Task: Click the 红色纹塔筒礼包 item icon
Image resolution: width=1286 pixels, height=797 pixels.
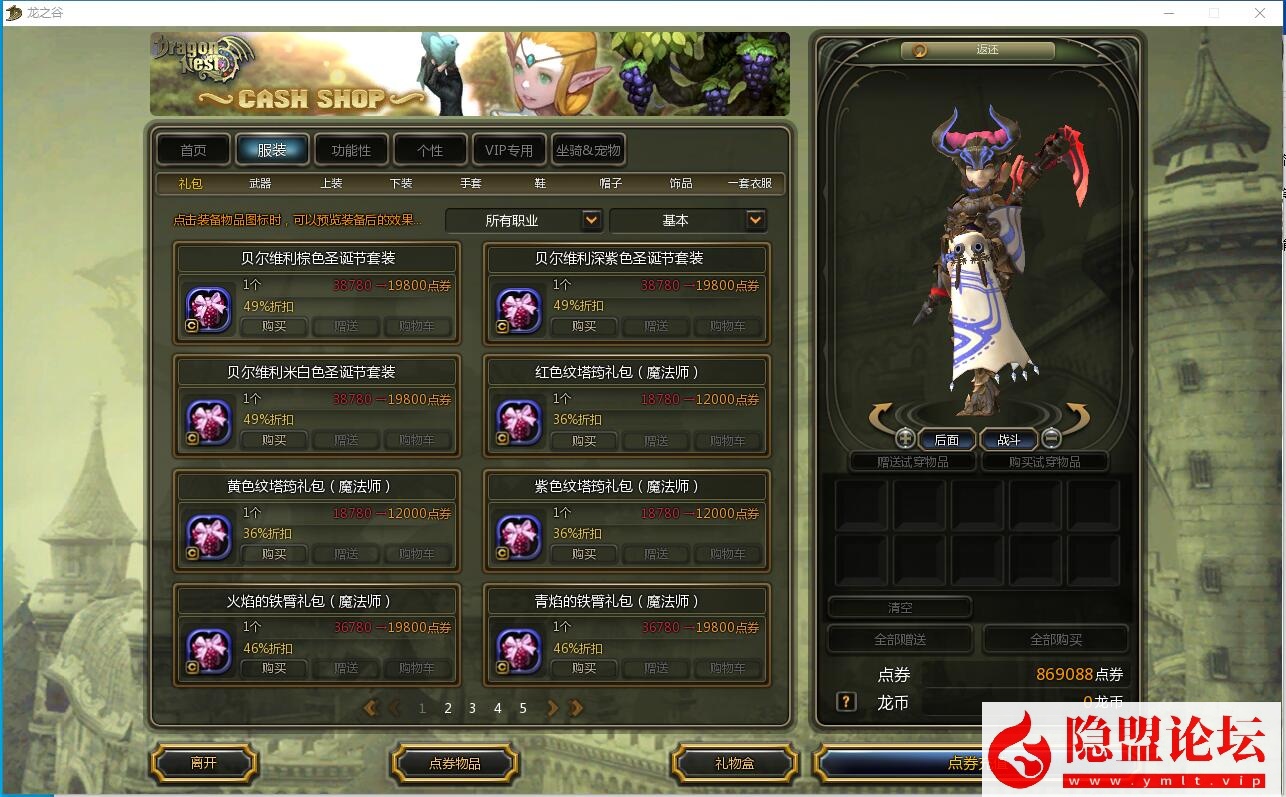Action: coord(517,421)
